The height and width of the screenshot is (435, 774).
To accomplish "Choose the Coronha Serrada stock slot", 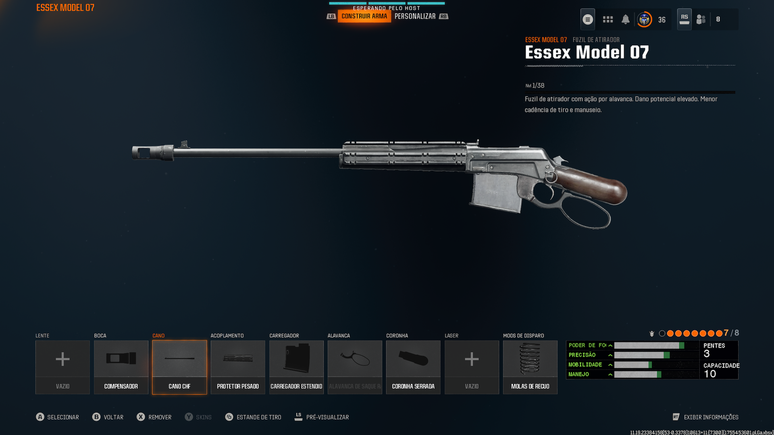I will coord(413,366).
